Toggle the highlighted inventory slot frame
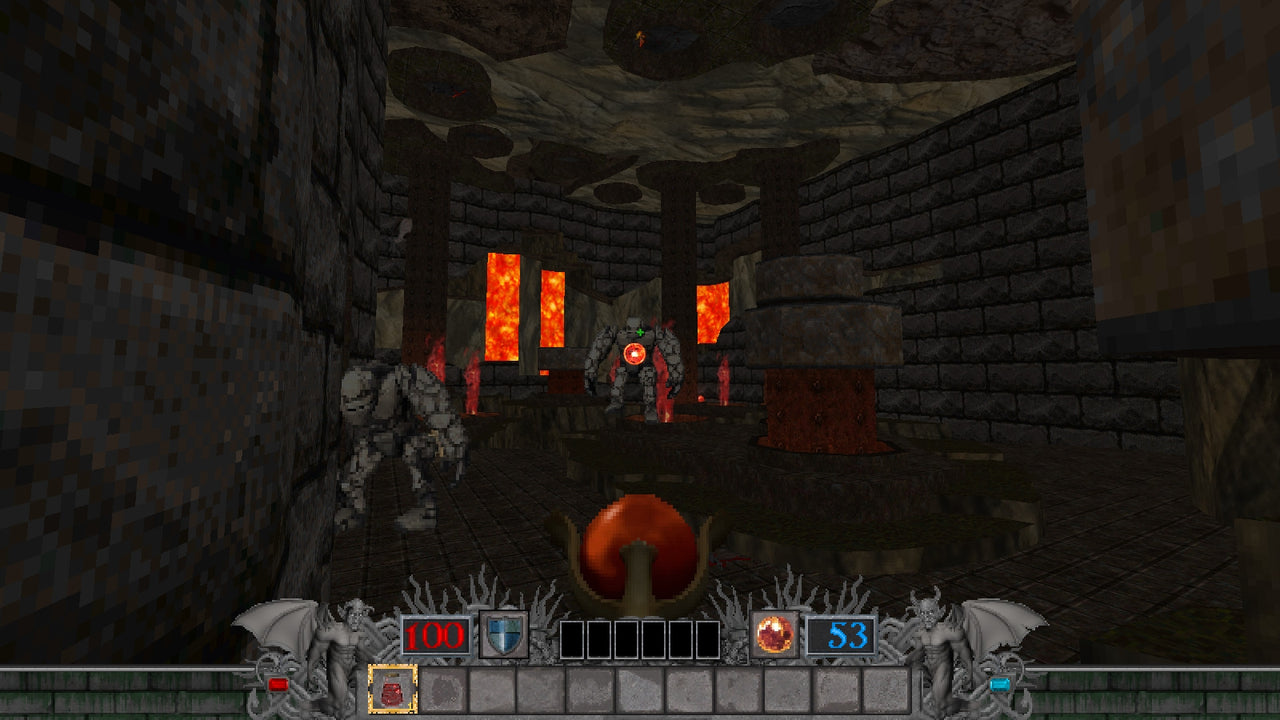Image resolution: width=1280 pixels, height=720 pixels. [x=394, y=688]
